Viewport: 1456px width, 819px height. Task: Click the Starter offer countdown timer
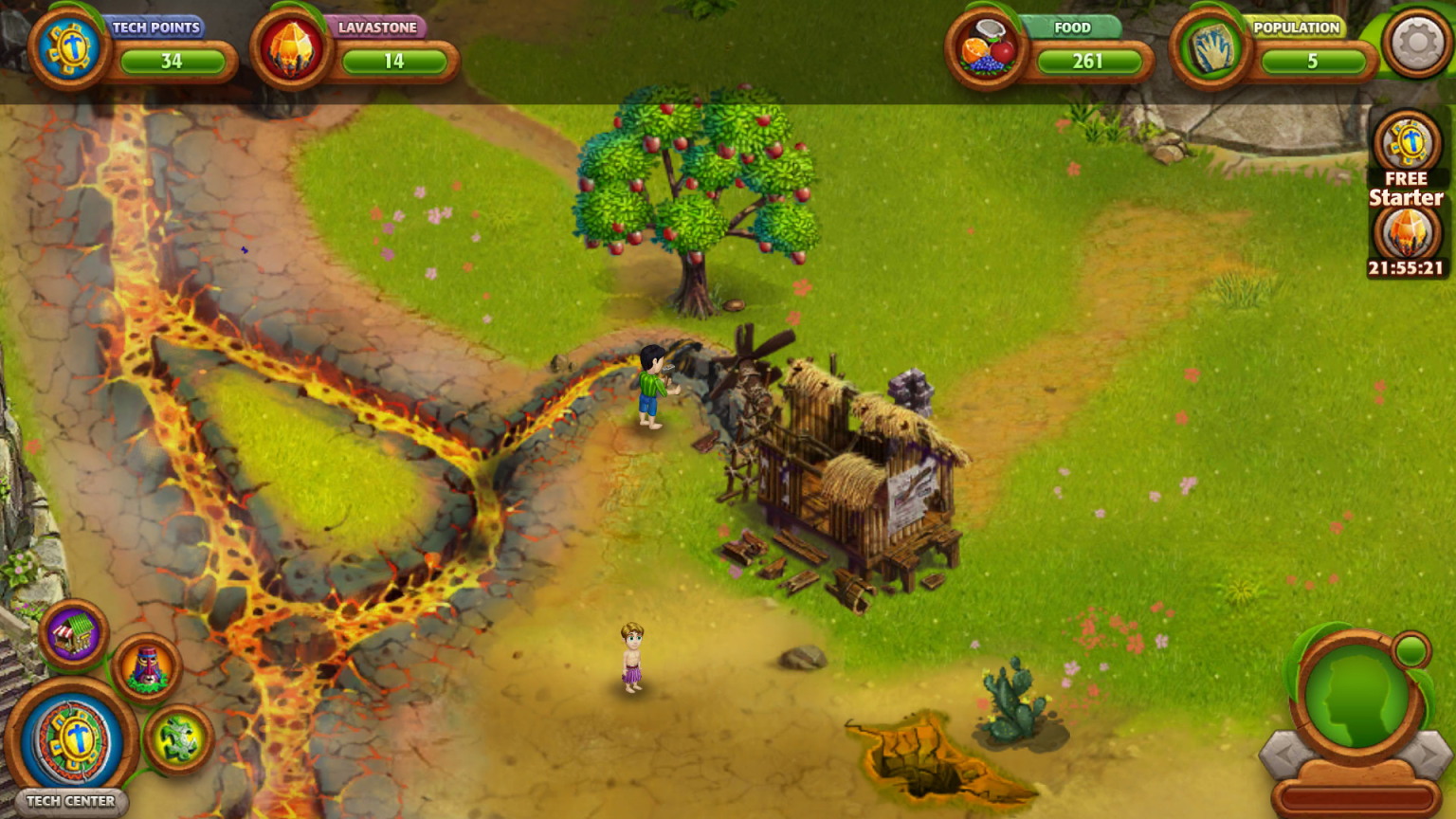pyautogui.click(x=1406, y=268)
